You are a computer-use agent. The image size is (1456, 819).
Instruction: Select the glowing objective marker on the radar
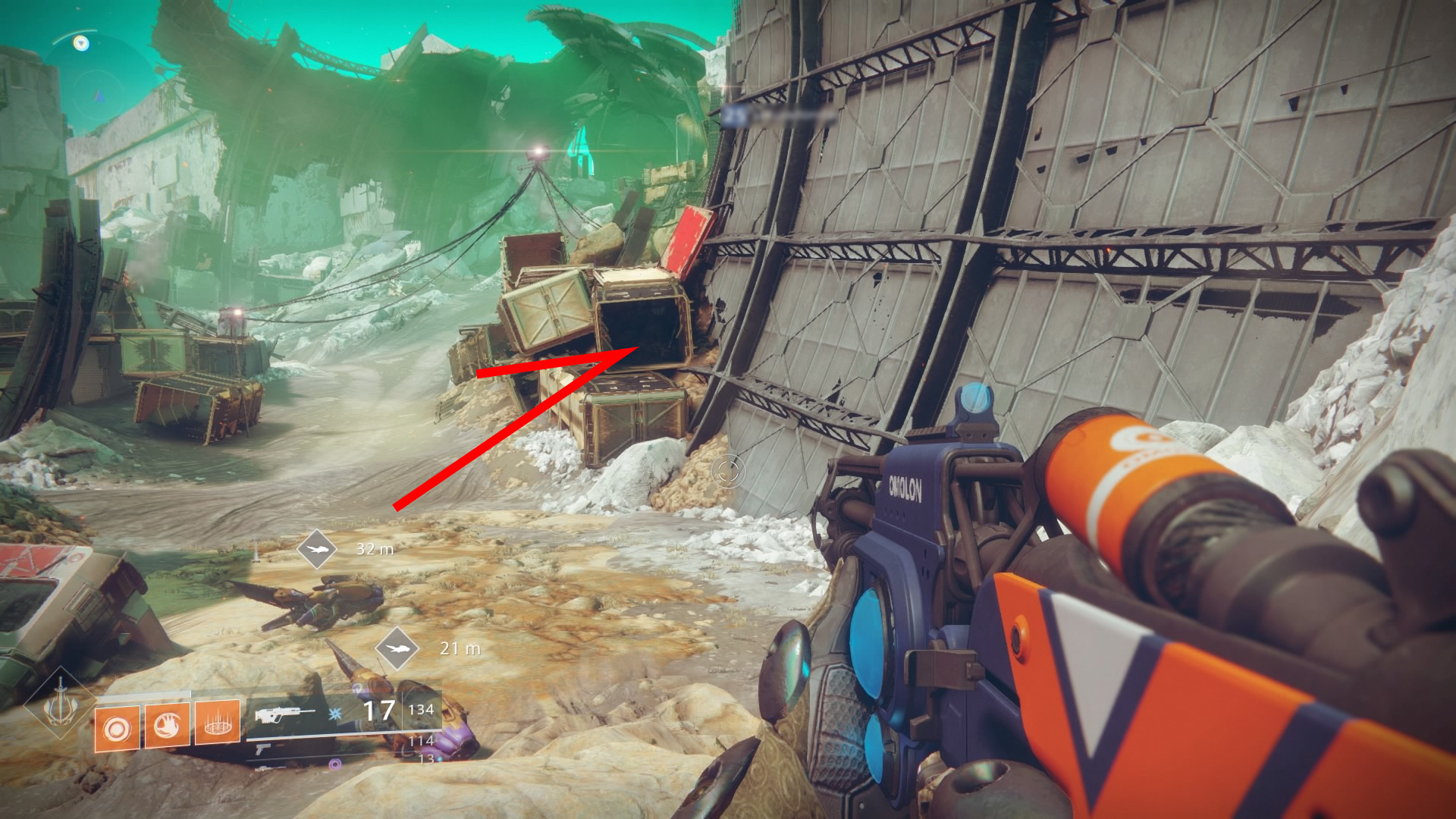[81, 43]
